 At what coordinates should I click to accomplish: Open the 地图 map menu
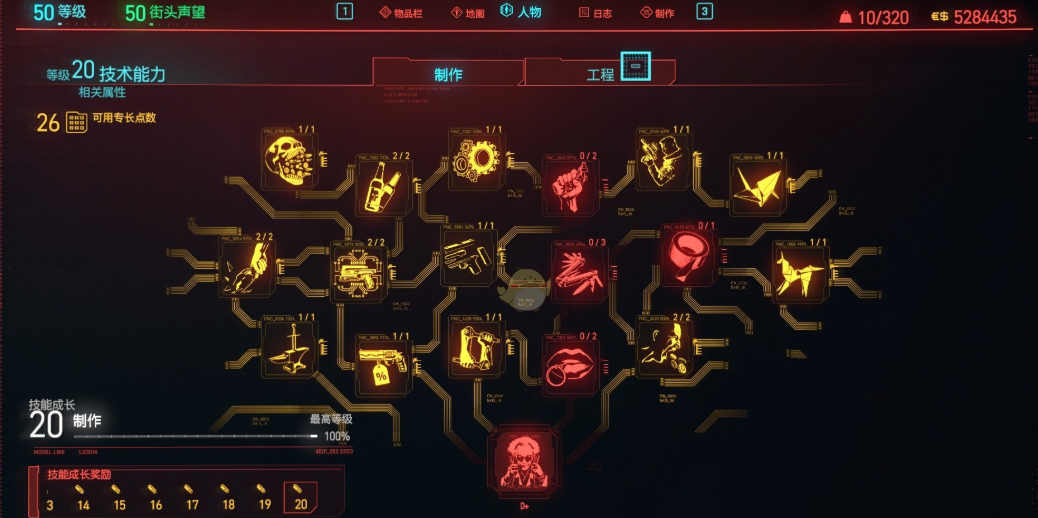click(x=468, y=13)
